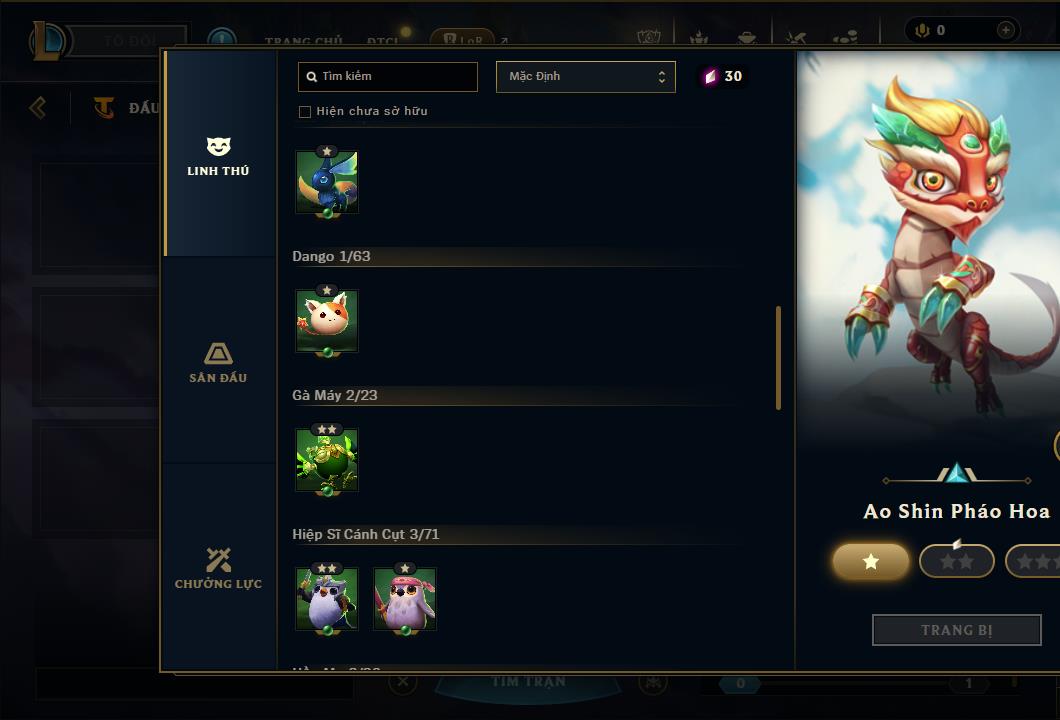Click the Trang Bị equip button
The width and height of the screenshot is (1060, 720).
click(x=956, y=630)
